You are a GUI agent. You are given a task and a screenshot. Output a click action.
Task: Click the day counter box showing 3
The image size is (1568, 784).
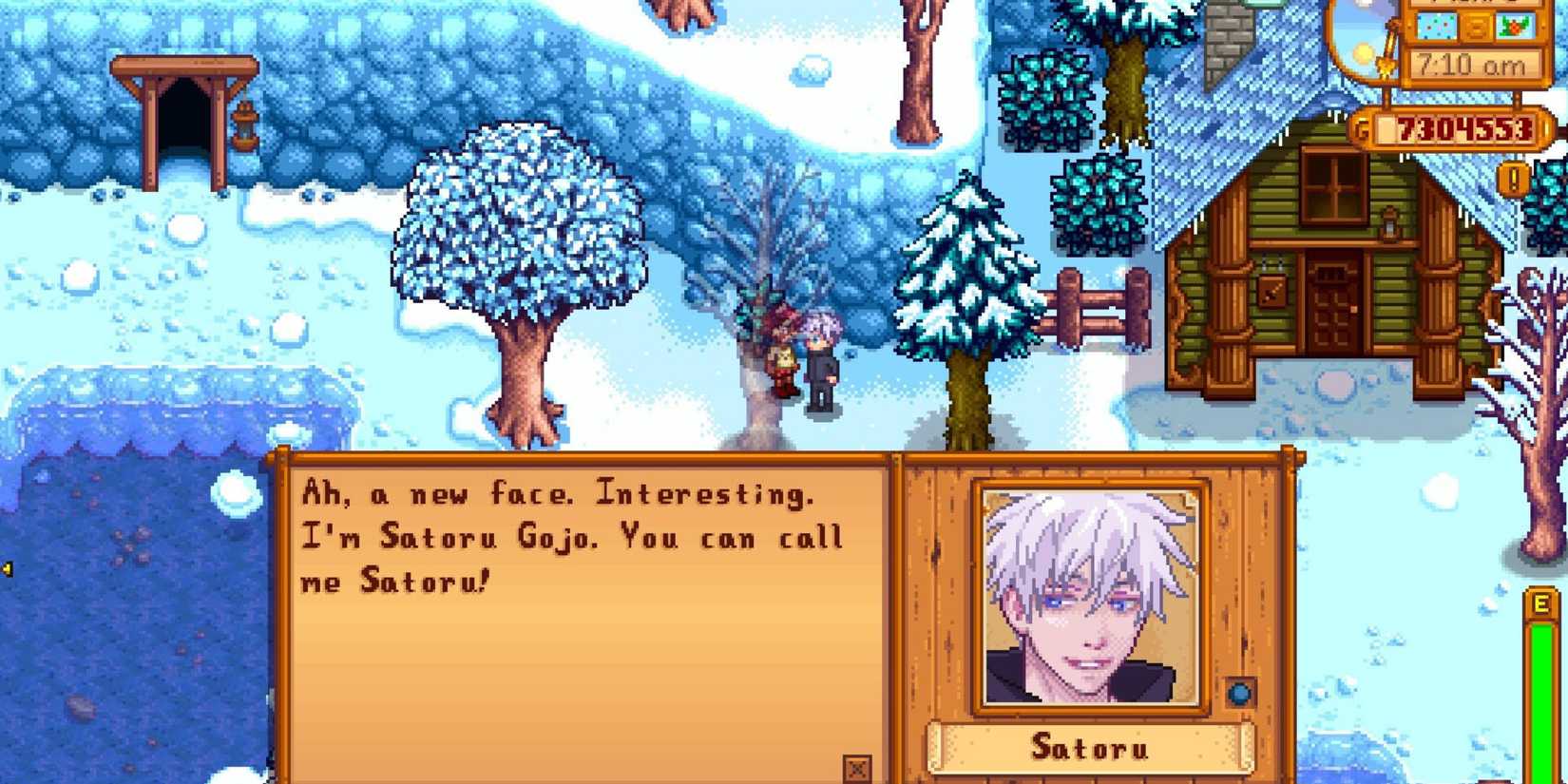coord(1476,27)
